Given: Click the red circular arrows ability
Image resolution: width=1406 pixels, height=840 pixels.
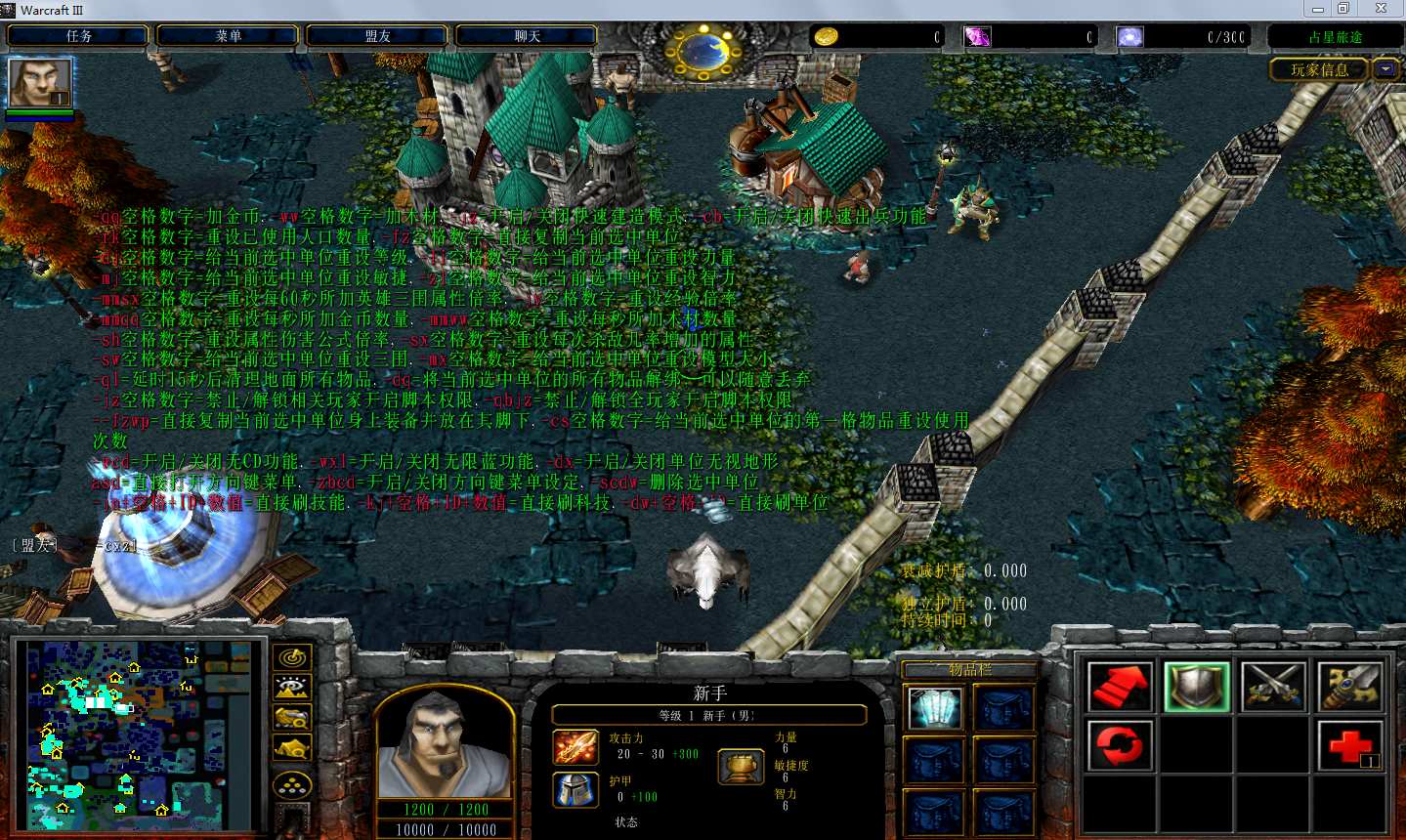Looking at the screenshot, I should pyautogui.click(x=1119, y=746).
